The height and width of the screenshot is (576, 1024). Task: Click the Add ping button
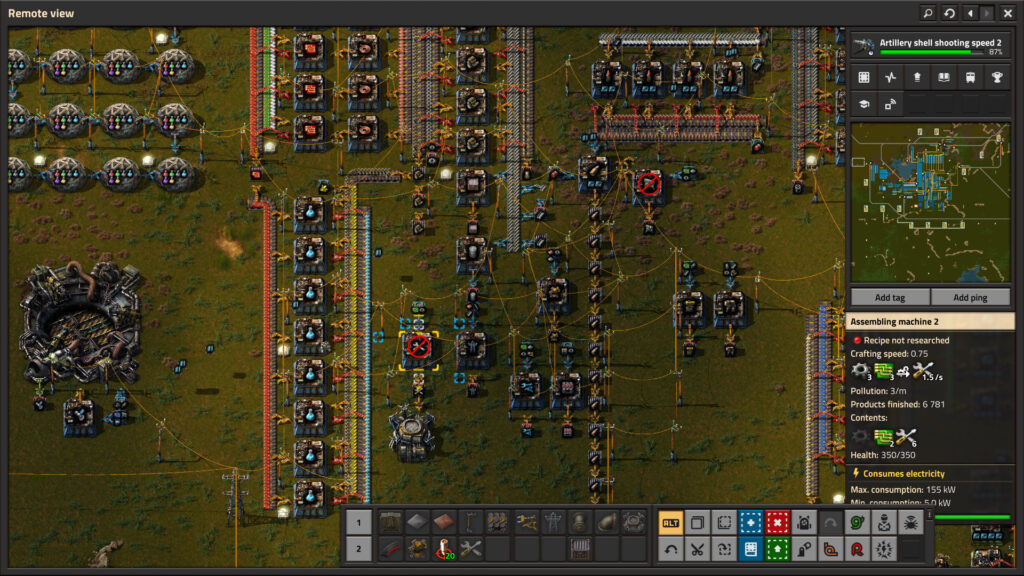[x=970, y=297]
